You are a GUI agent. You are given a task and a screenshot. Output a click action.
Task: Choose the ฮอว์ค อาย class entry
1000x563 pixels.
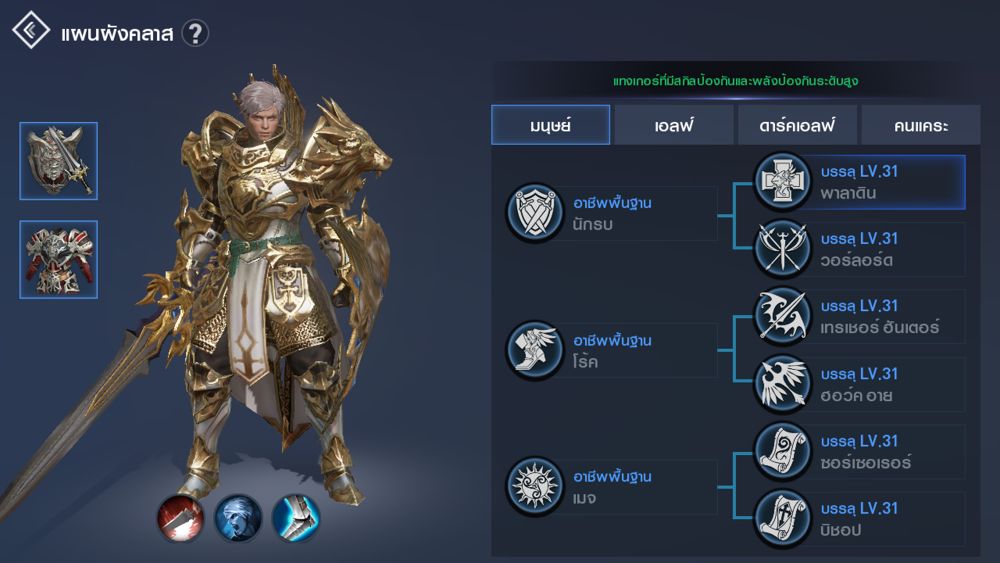860,385
